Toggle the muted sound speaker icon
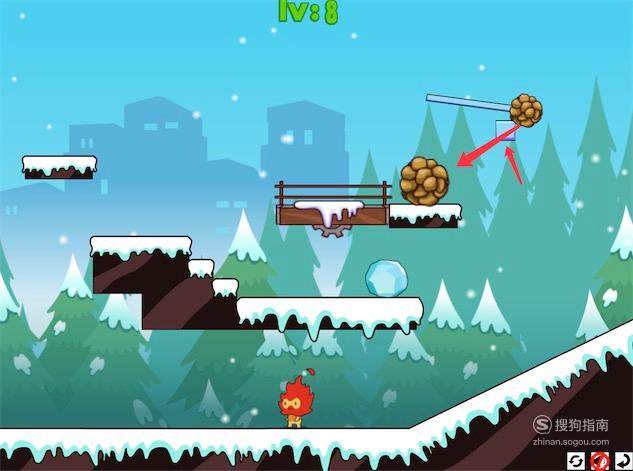This screenshot has width=633, height=471. click(x=600, y=460)
